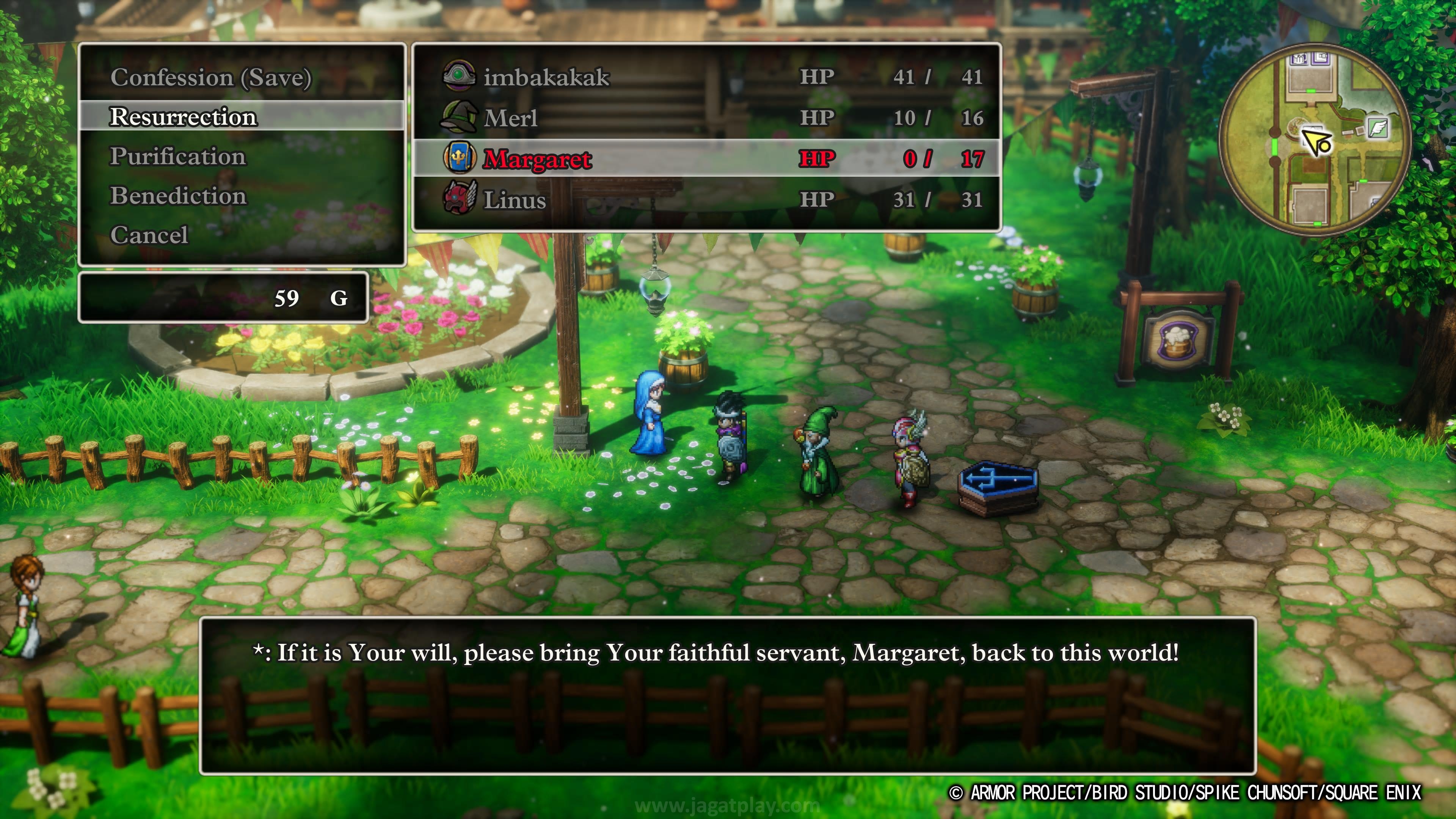Select party member imbakakak
1456x819 pixels.
point(546,77)
